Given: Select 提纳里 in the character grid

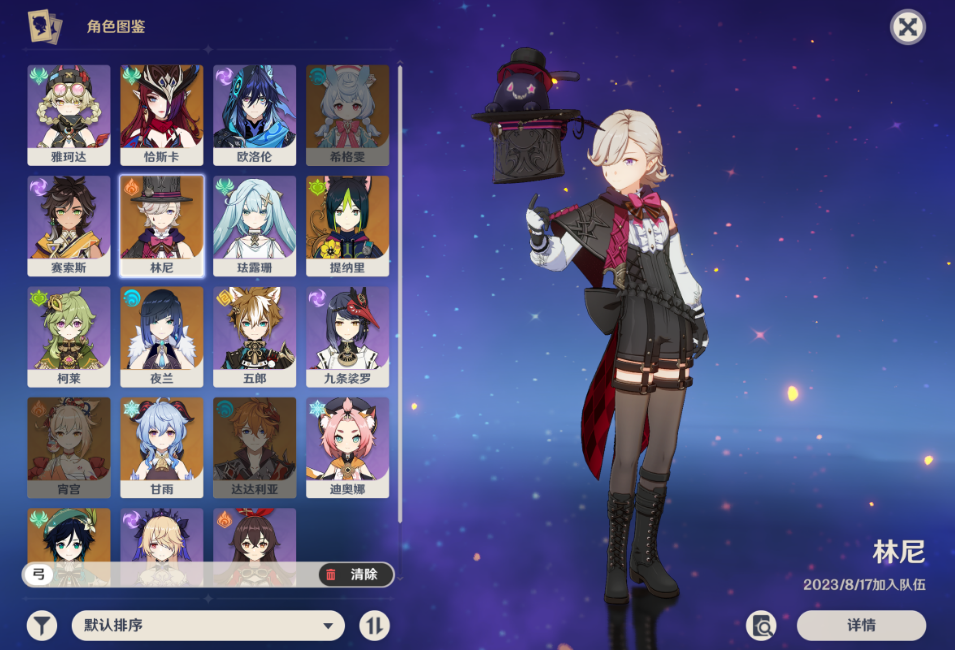Looking at the screenshot, I should click(347, 226).
